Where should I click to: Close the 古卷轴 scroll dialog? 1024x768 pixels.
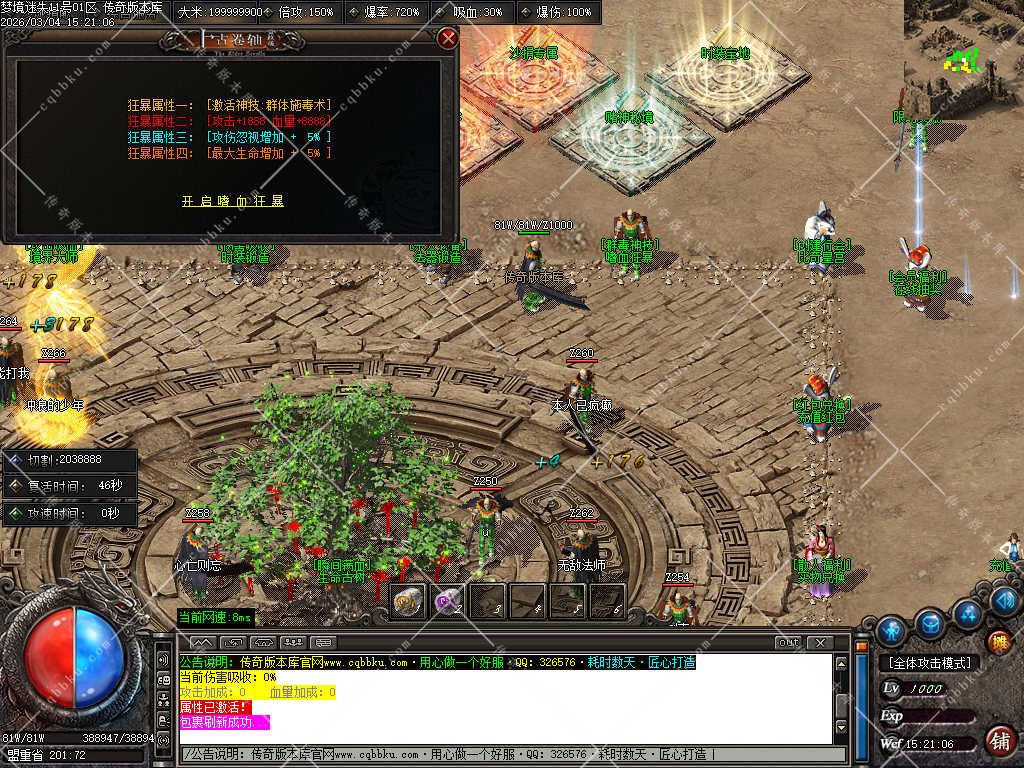coord(448,39)
